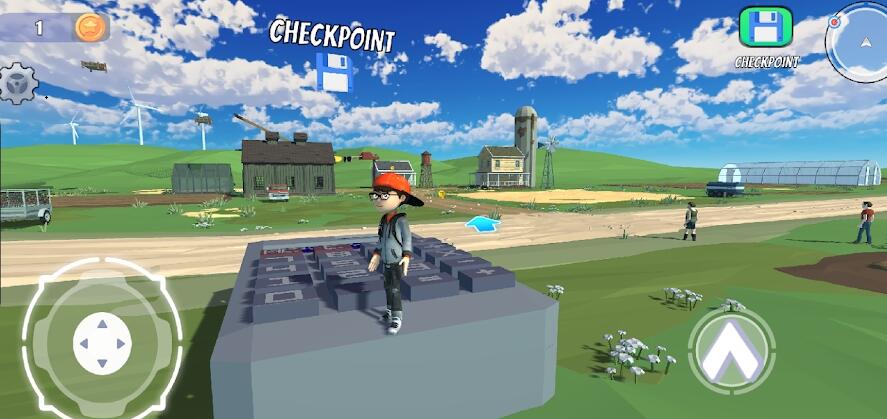Open settings with the gear icon
The height and width of the screenshot is (419, 887).
click(x=17, y=83)
